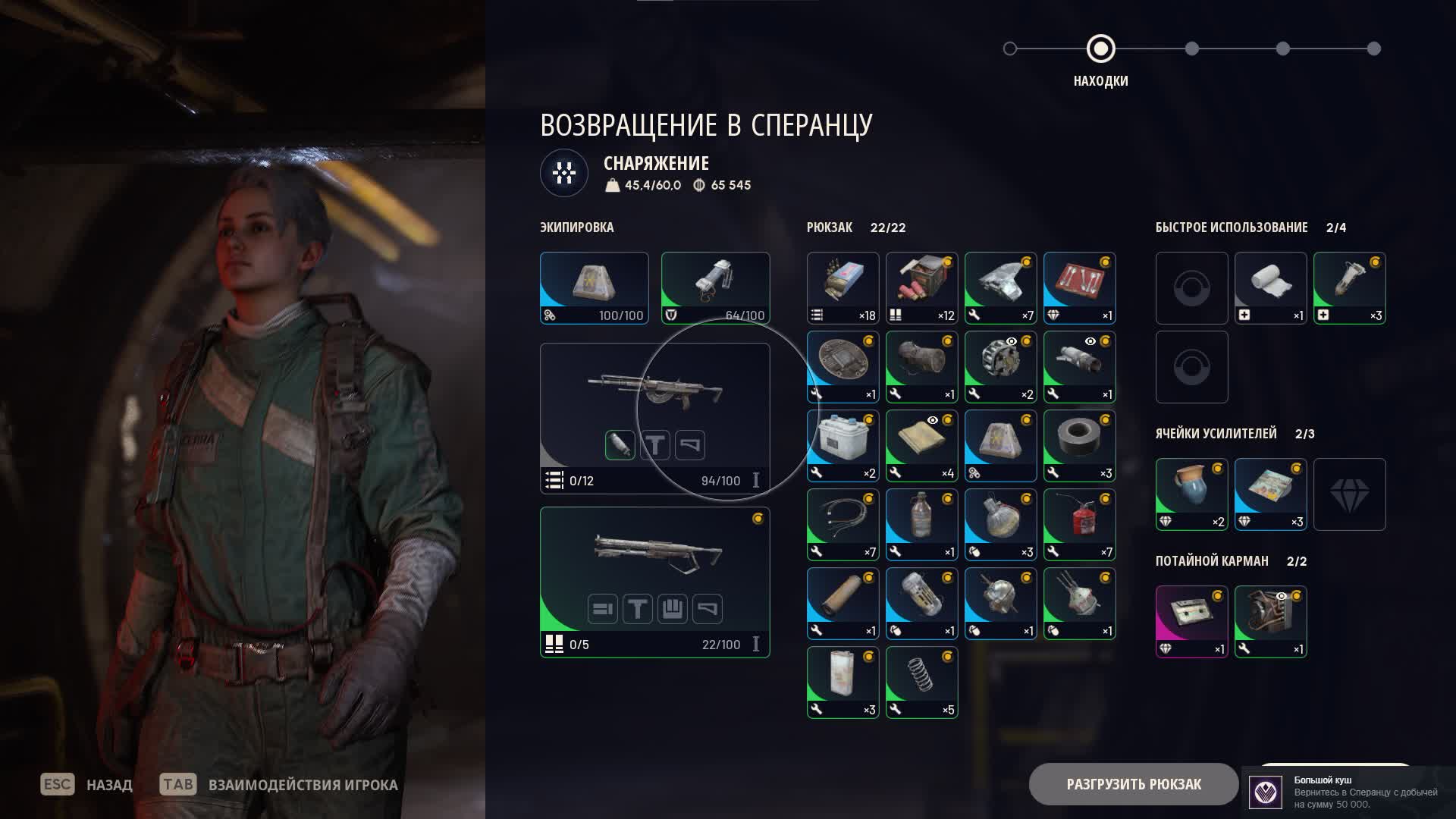The height and width of the screenshot is (819, 1456).
Task: Open the first equipped rifle slot
Action: click(x=654, y=418)
